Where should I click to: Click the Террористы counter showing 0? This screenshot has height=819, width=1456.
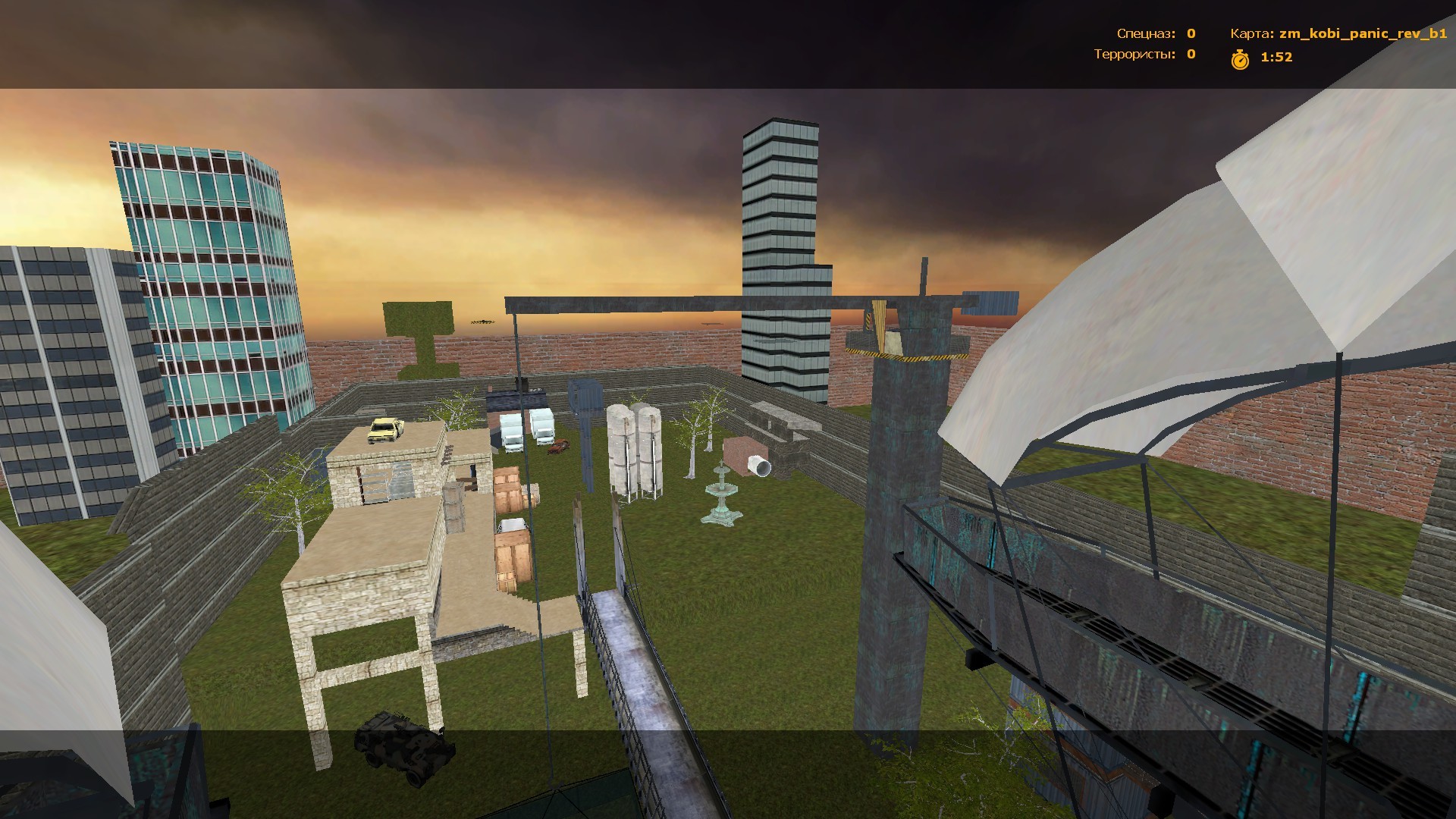1191,55
